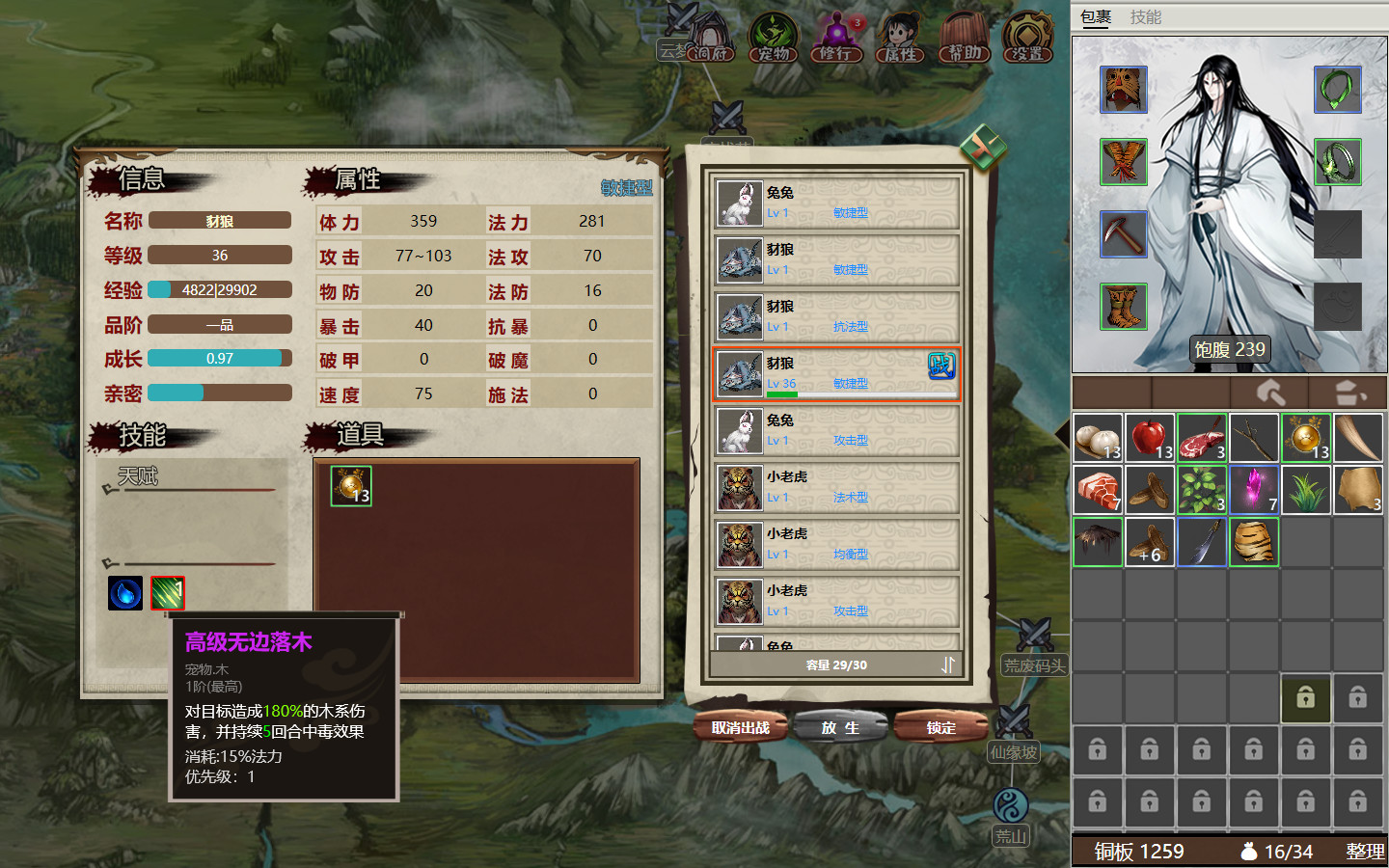Open the 帮助 help menu
Image resolution: width=1389 pixels, height=868 pixels.
point(964,39)
